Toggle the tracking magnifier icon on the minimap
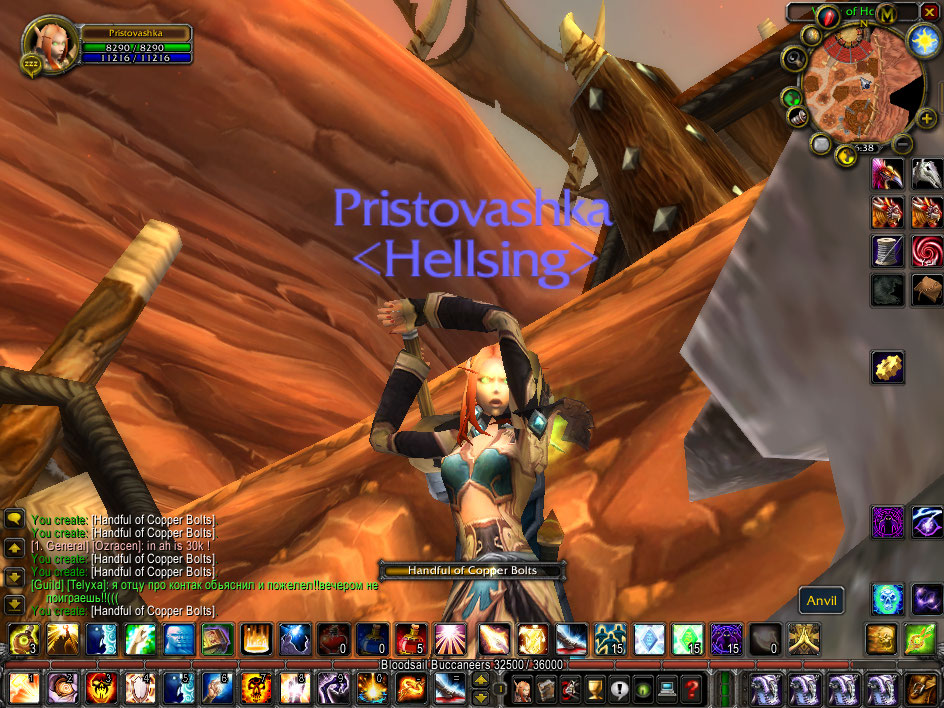Viewport: 944px width, 708px height. coord(795,59)
